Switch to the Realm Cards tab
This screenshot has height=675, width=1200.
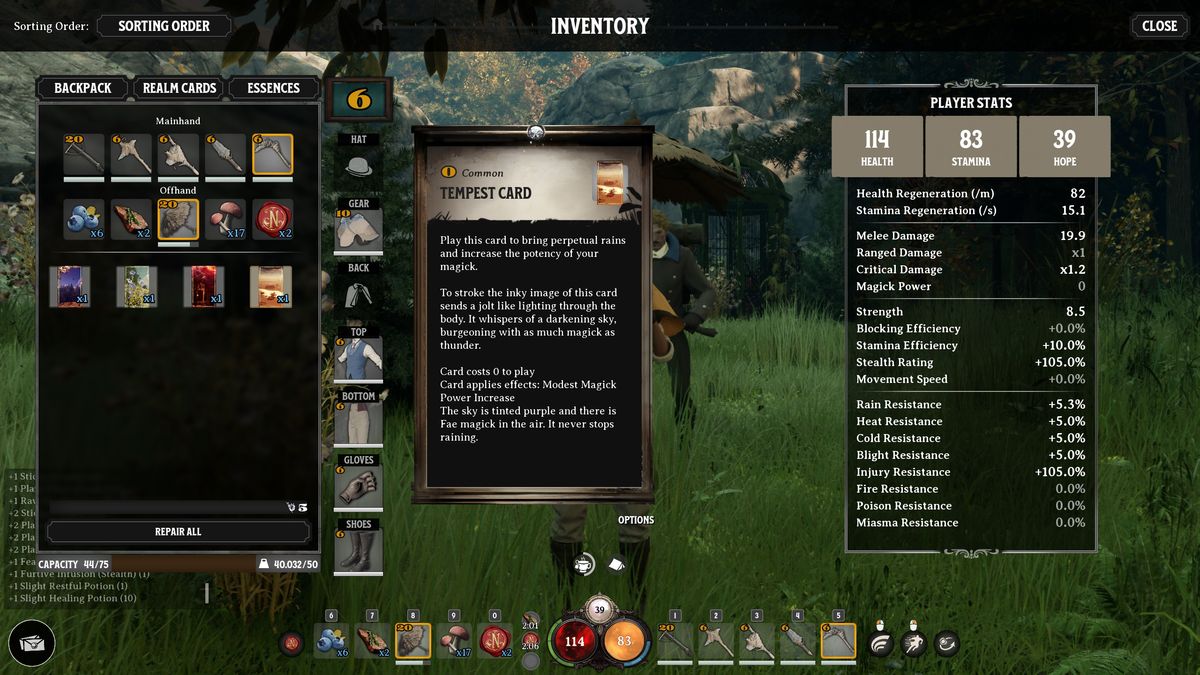click(x=179, y=88)
